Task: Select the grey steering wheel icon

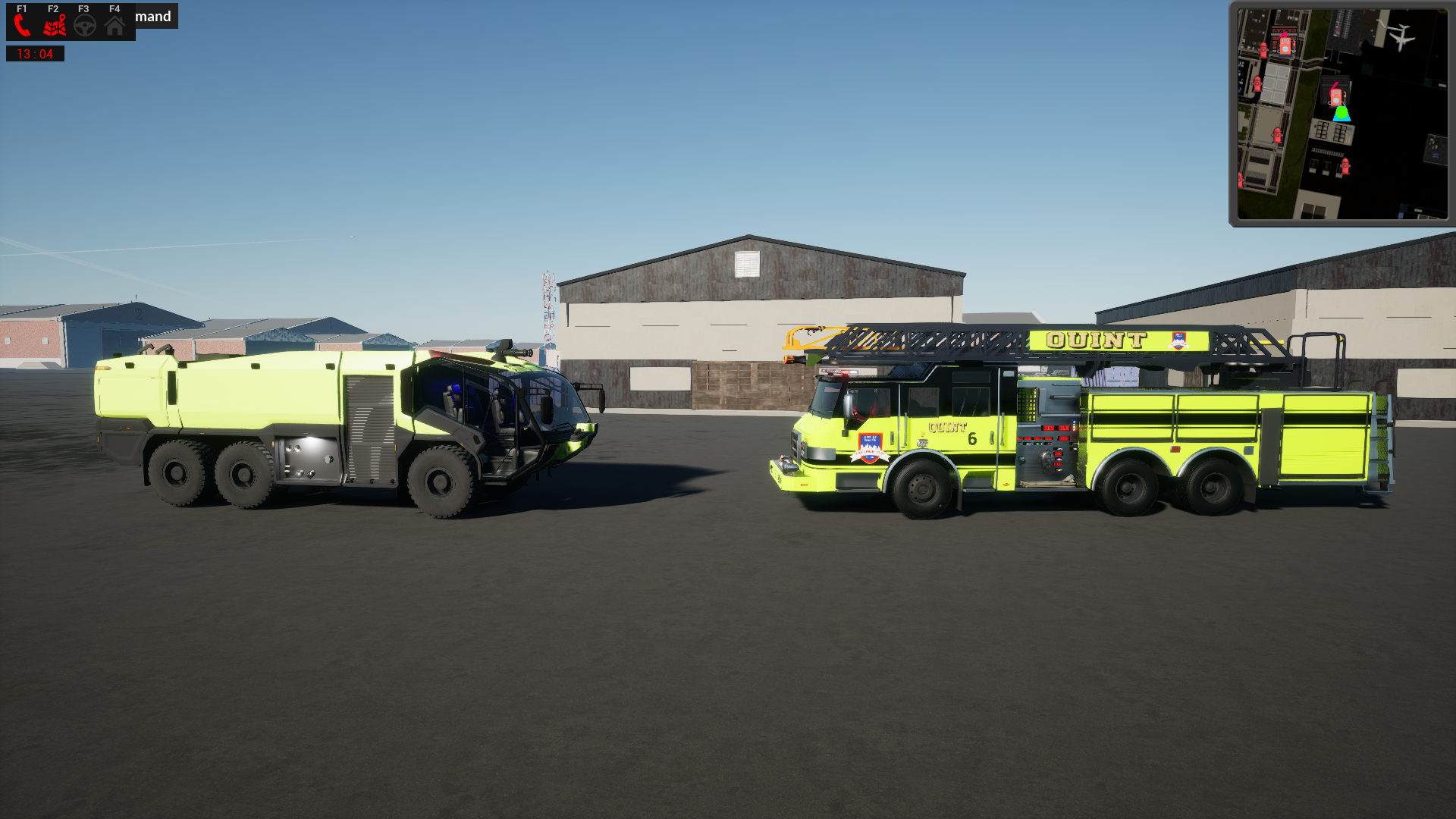Action: click(85, 27)
